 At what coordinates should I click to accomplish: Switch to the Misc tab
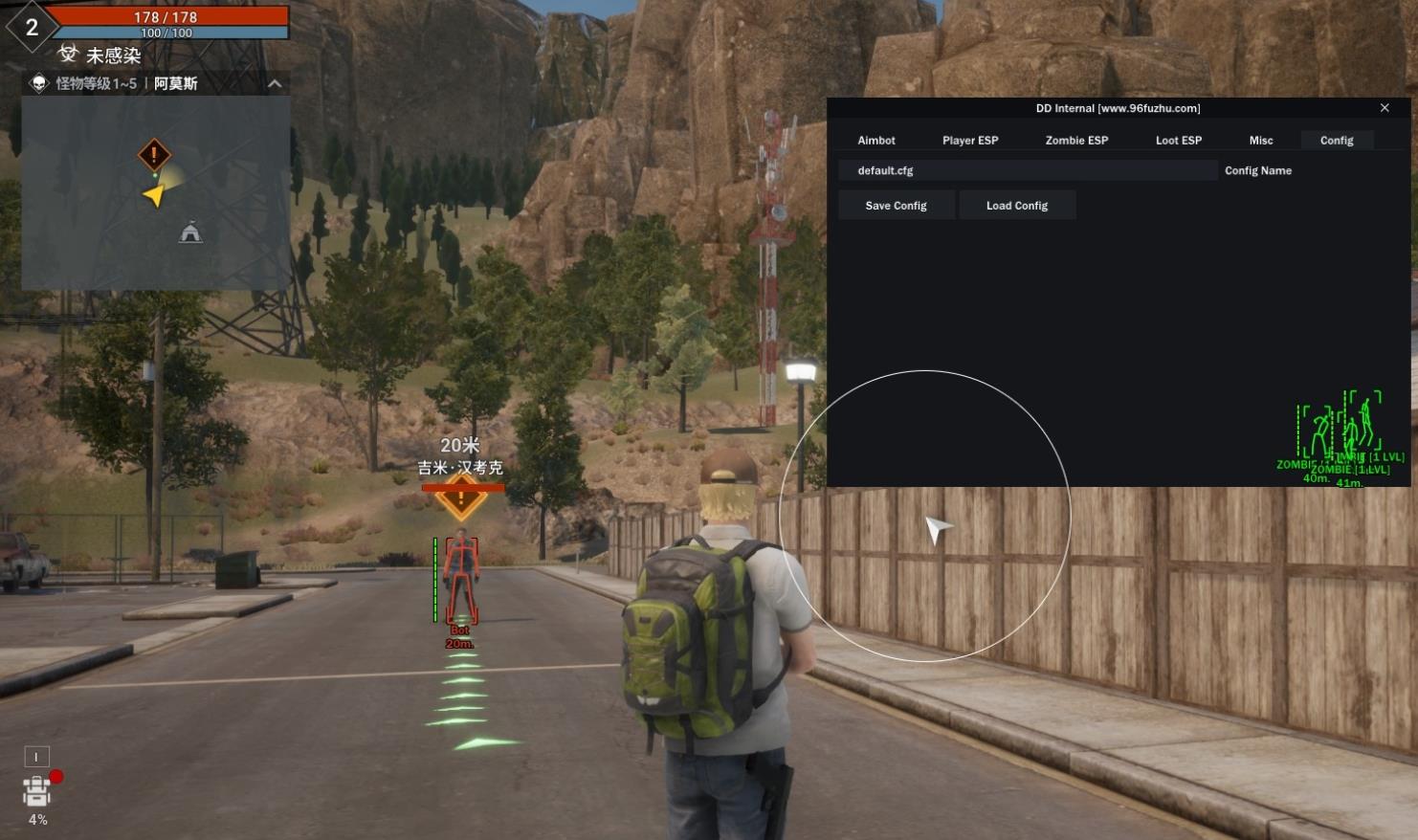(x=1261, y=141)
